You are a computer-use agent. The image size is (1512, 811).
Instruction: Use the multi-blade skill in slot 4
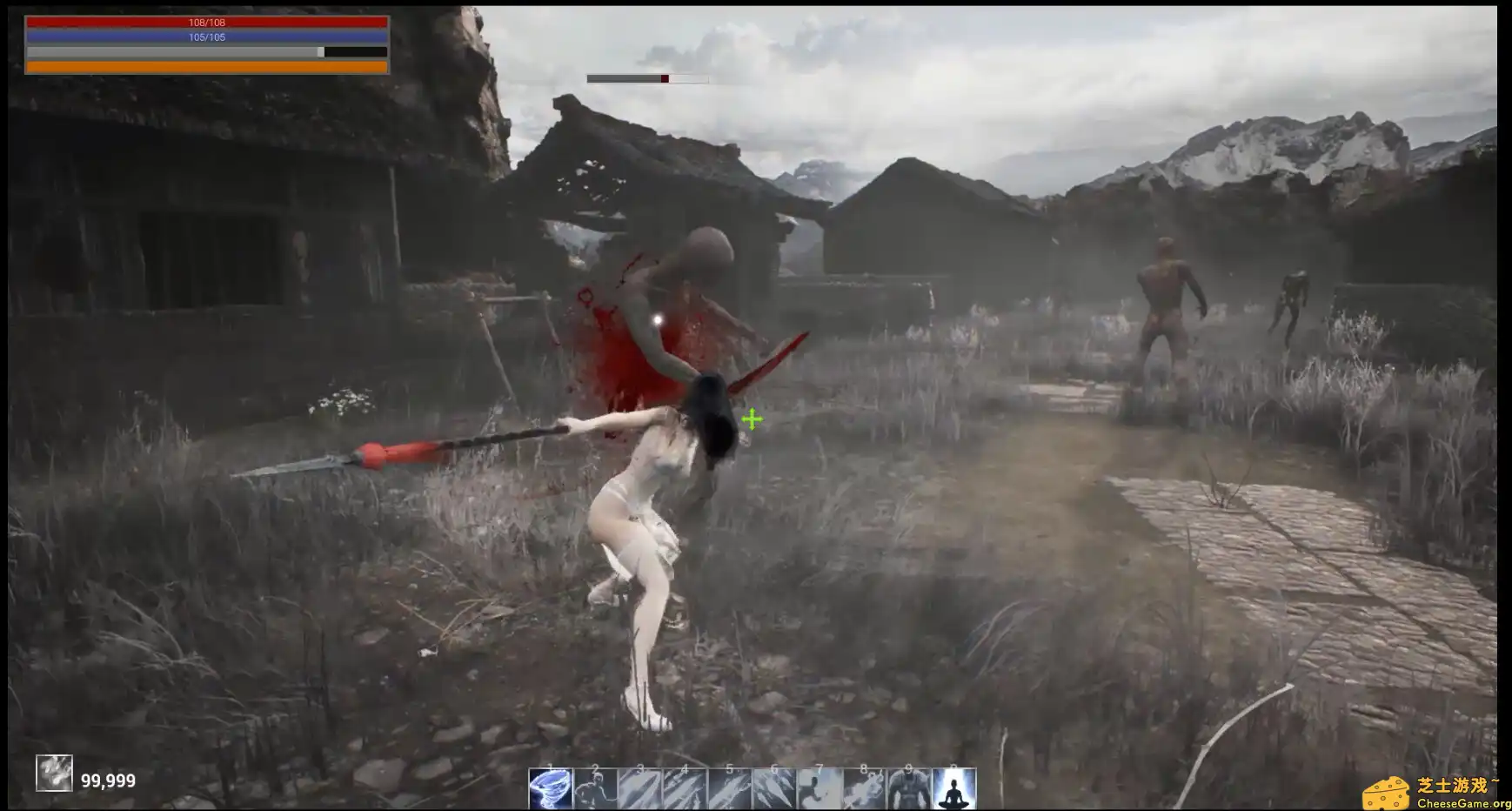pyautogui.click(x=685, y=789)
